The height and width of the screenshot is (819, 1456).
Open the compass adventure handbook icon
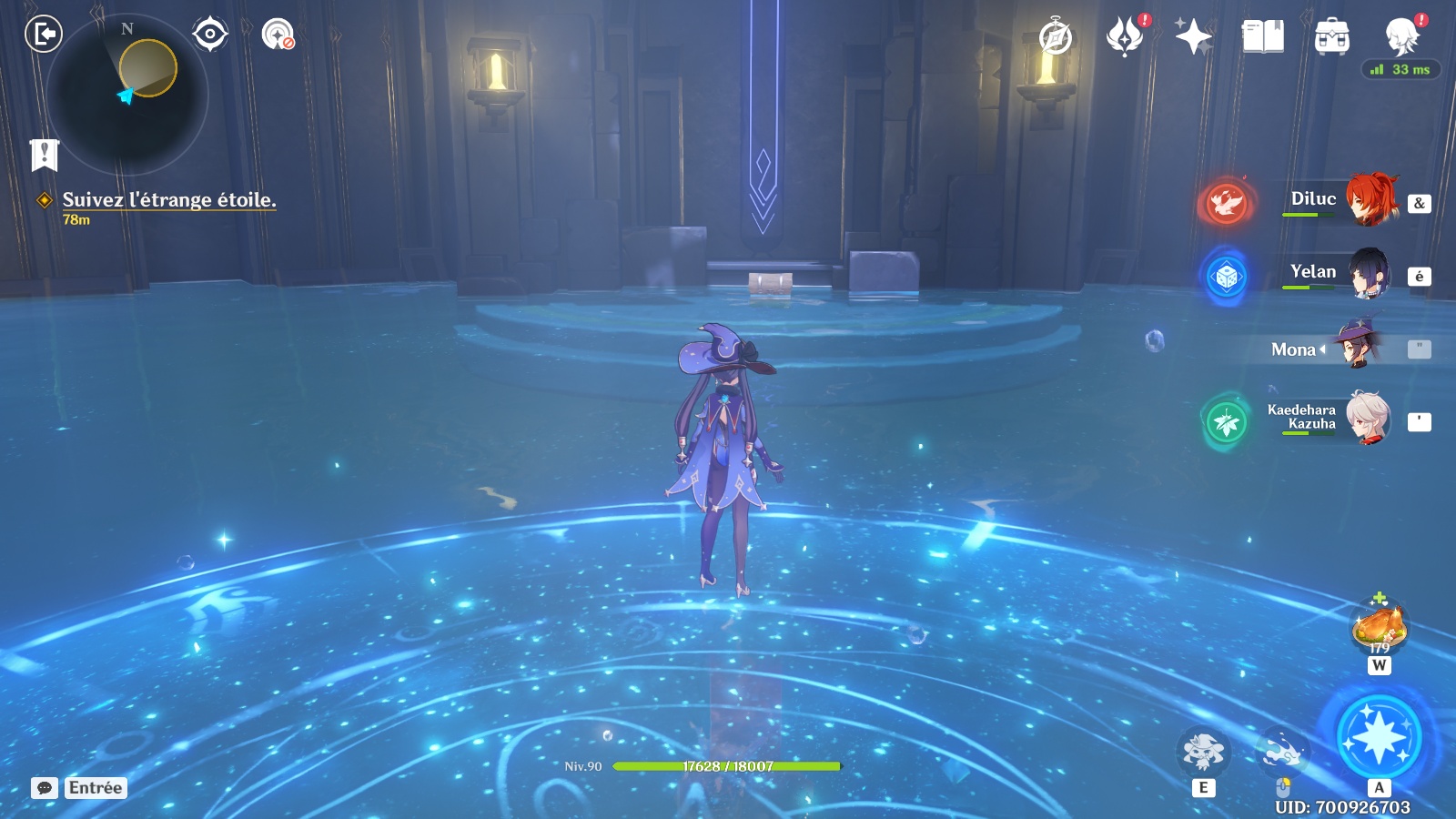pyautogui.click(x=1056, y=37)
